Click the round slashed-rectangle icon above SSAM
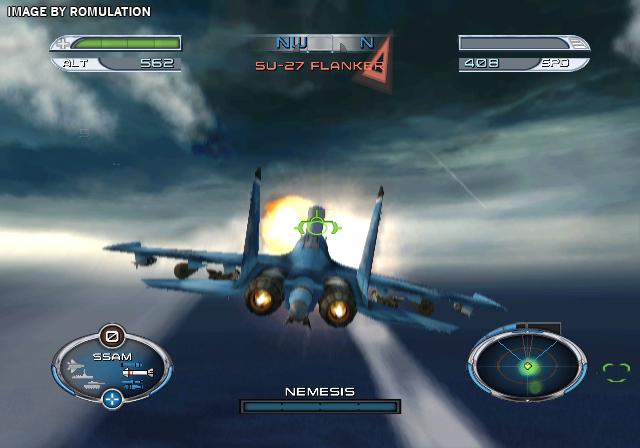The height and width of the screenshot is (448, 640). 110,335
